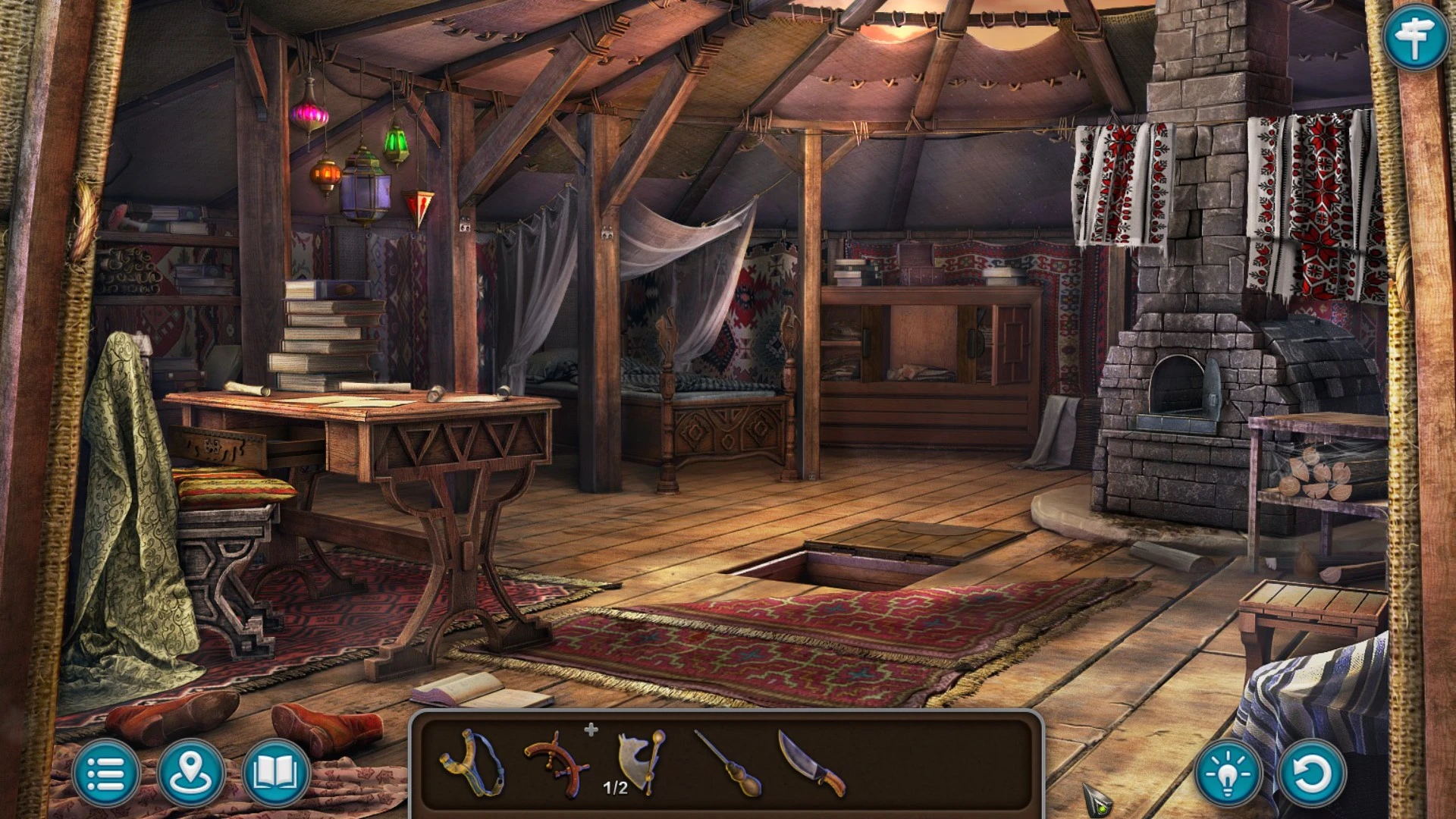Use the lightbulb hint button
The image size is (1456, 819).
1228,773
